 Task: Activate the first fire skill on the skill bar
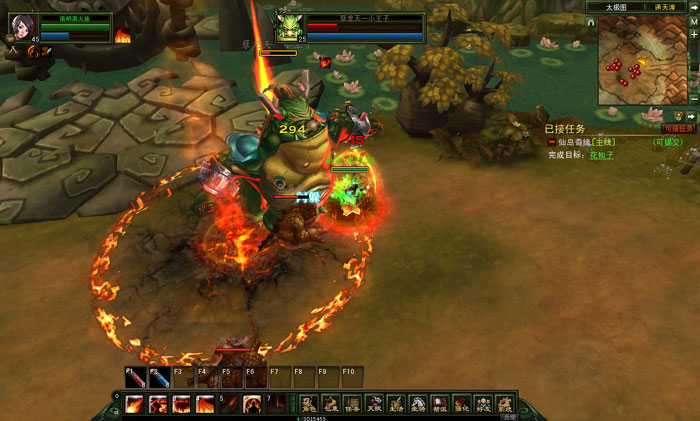pyautogui.click(x=134, y=404)
